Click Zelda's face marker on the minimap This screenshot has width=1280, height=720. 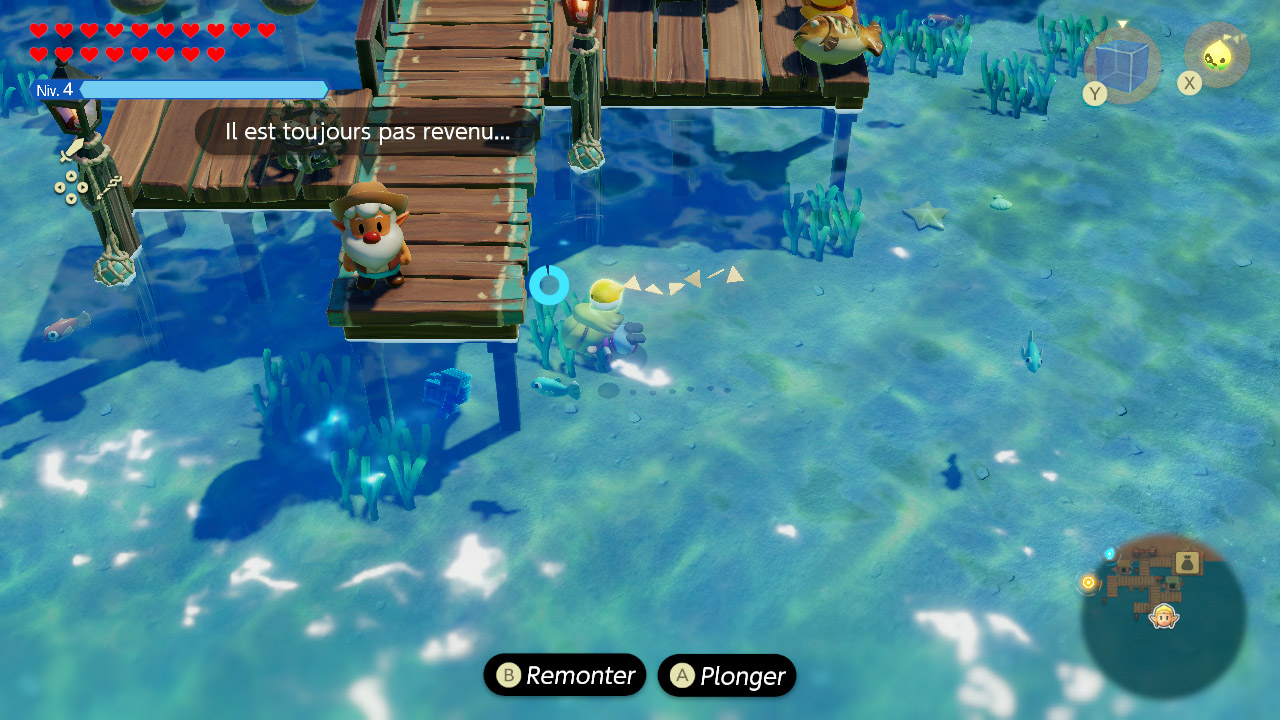[x=1164, y=615]
